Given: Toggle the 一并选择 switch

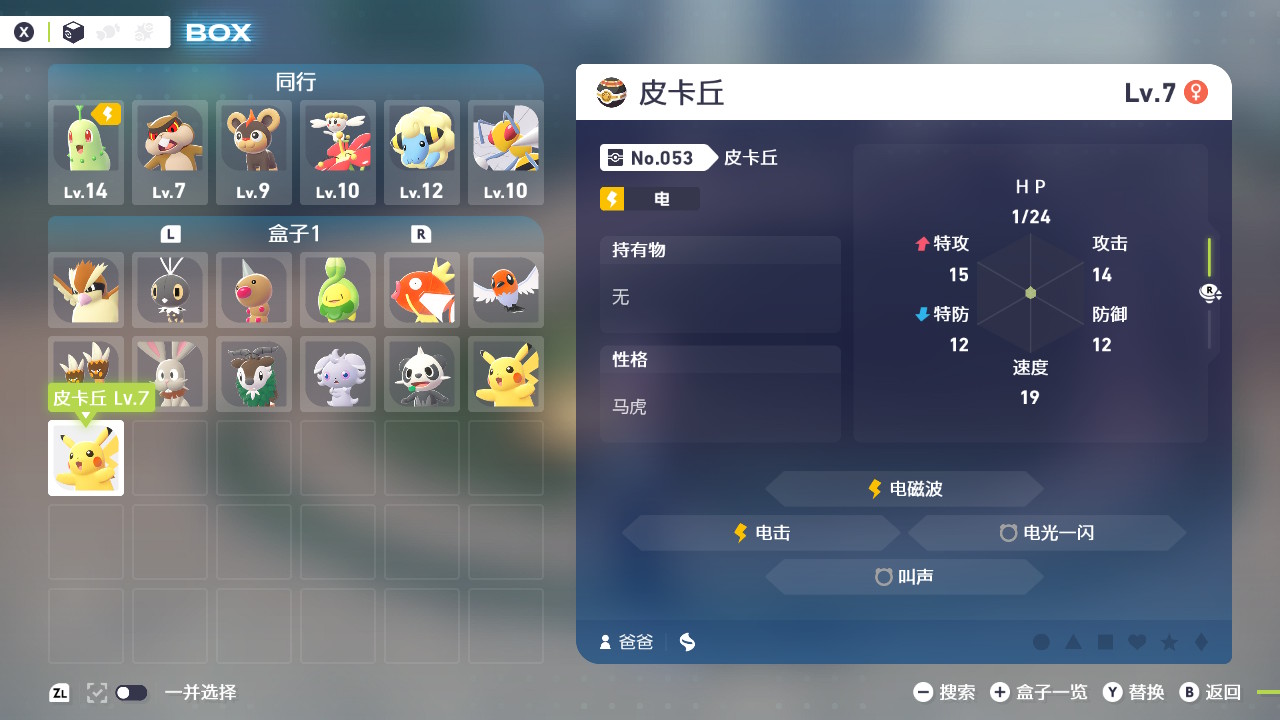Looking at the screenshot, I should point(129,692).
